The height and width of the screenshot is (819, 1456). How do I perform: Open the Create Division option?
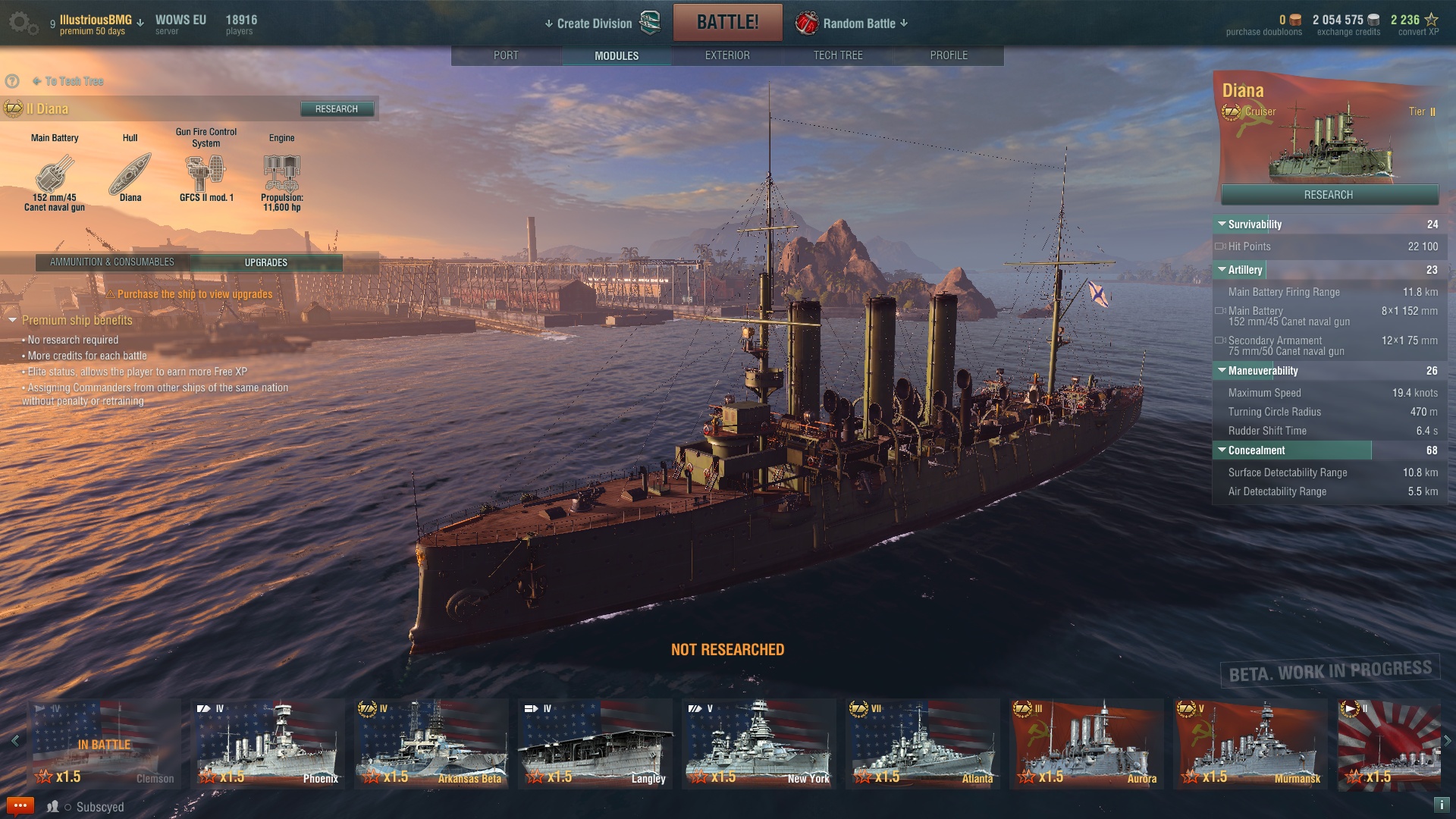click(x=594, y=24)
